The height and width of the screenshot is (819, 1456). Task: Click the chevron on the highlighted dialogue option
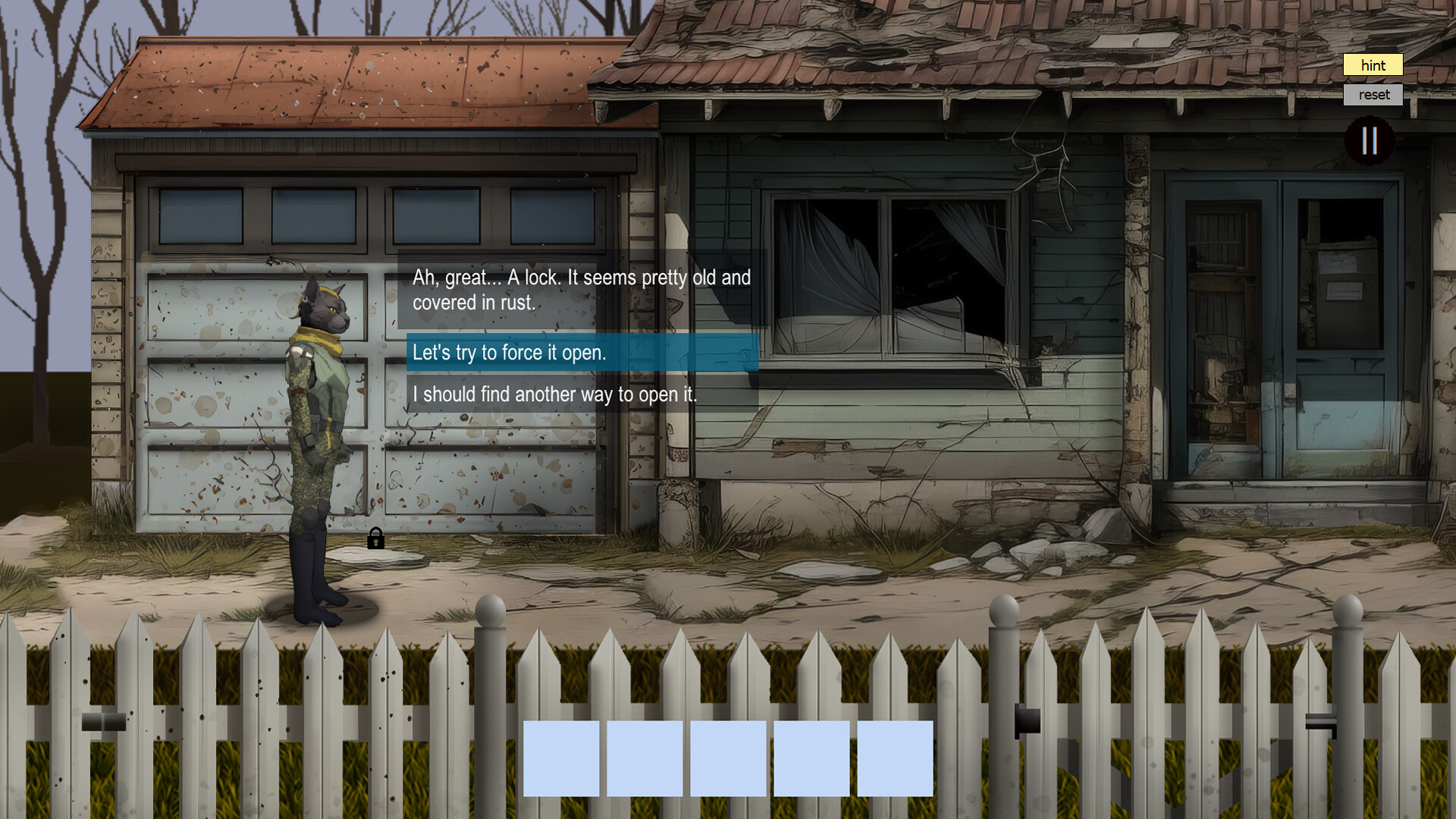[x=745, y=353]
